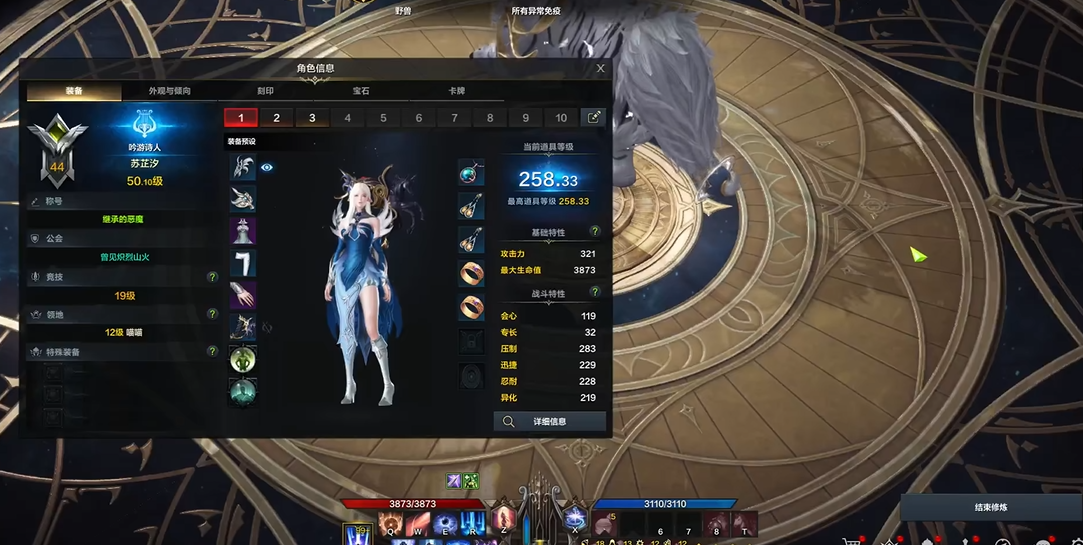Click the preset edit pencil button

click(x=594, y=117)
